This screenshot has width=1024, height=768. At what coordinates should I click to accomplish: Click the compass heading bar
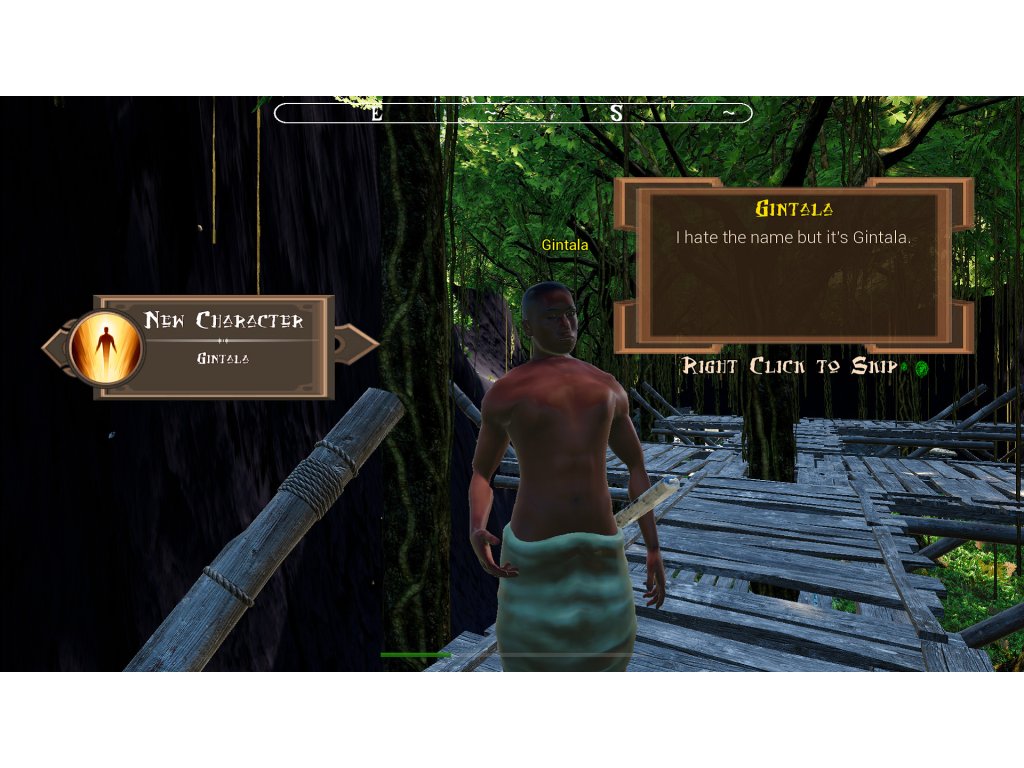click(x=513, y=113)
